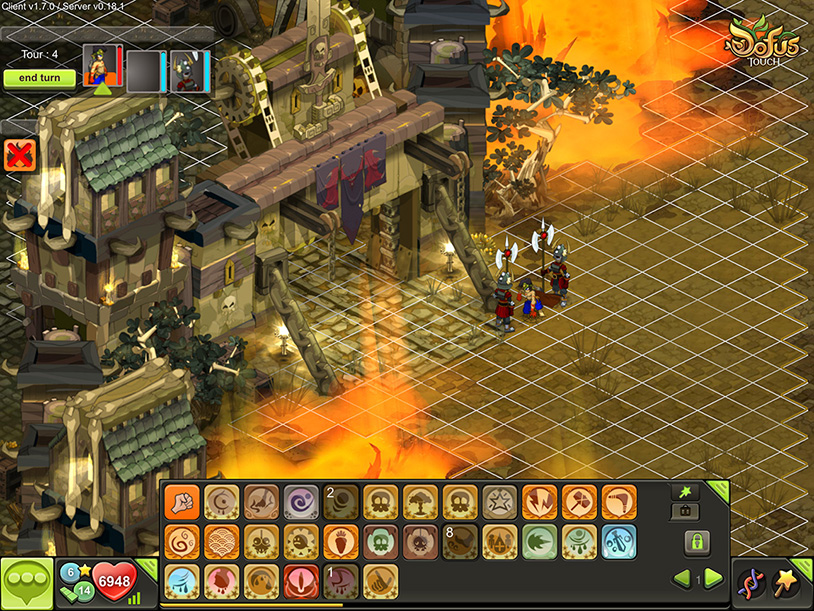814x611 pixels.
Task: Cast the green leaf spell
Action: pos(540,541)
